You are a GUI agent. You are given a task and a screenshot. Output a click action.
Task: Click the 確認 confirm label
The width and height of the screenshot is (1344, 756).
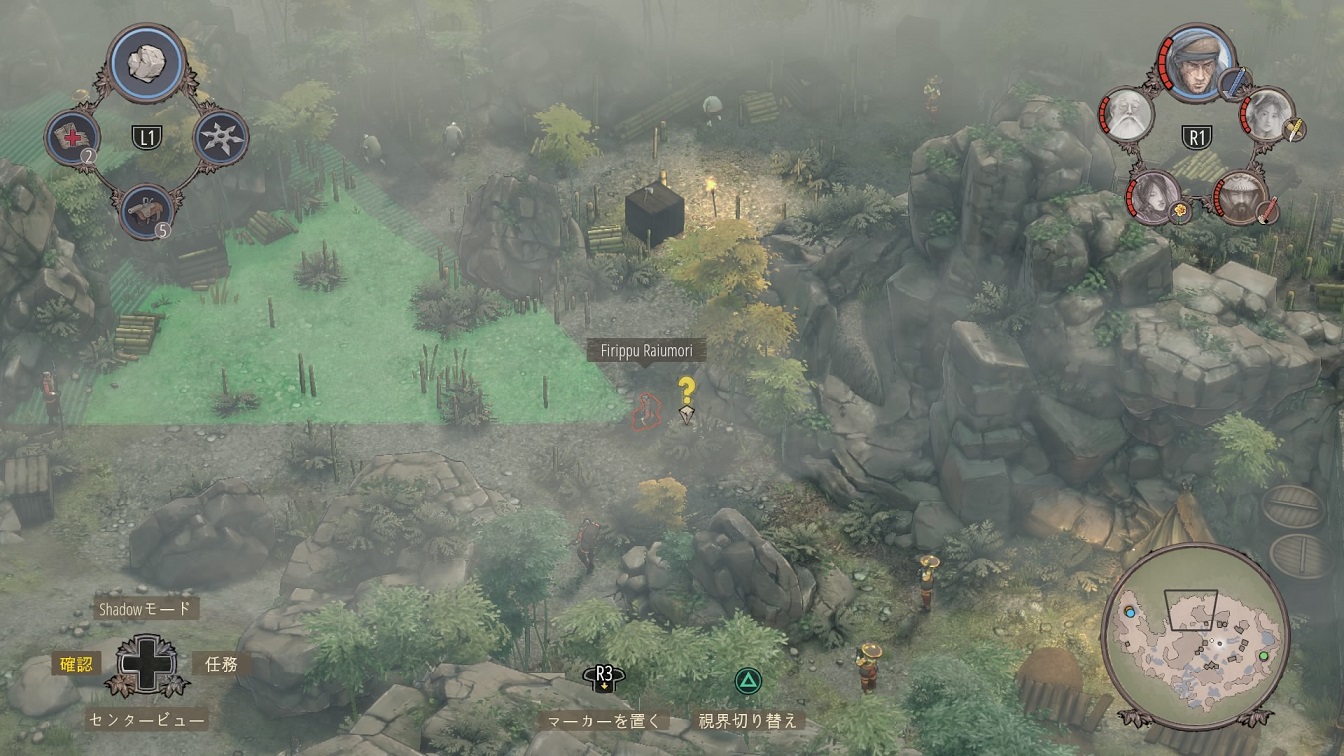77,663
